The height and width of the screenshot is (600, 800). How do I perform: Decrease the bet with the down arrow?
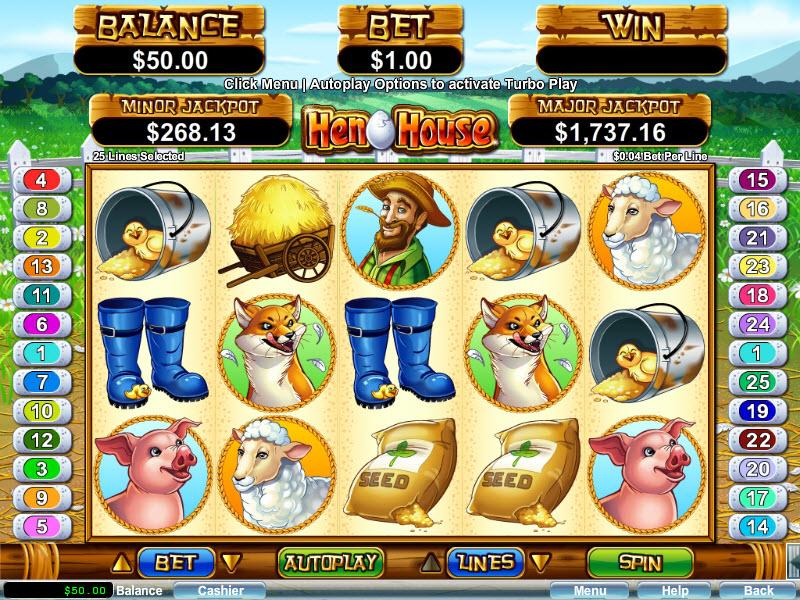(230, 562)
